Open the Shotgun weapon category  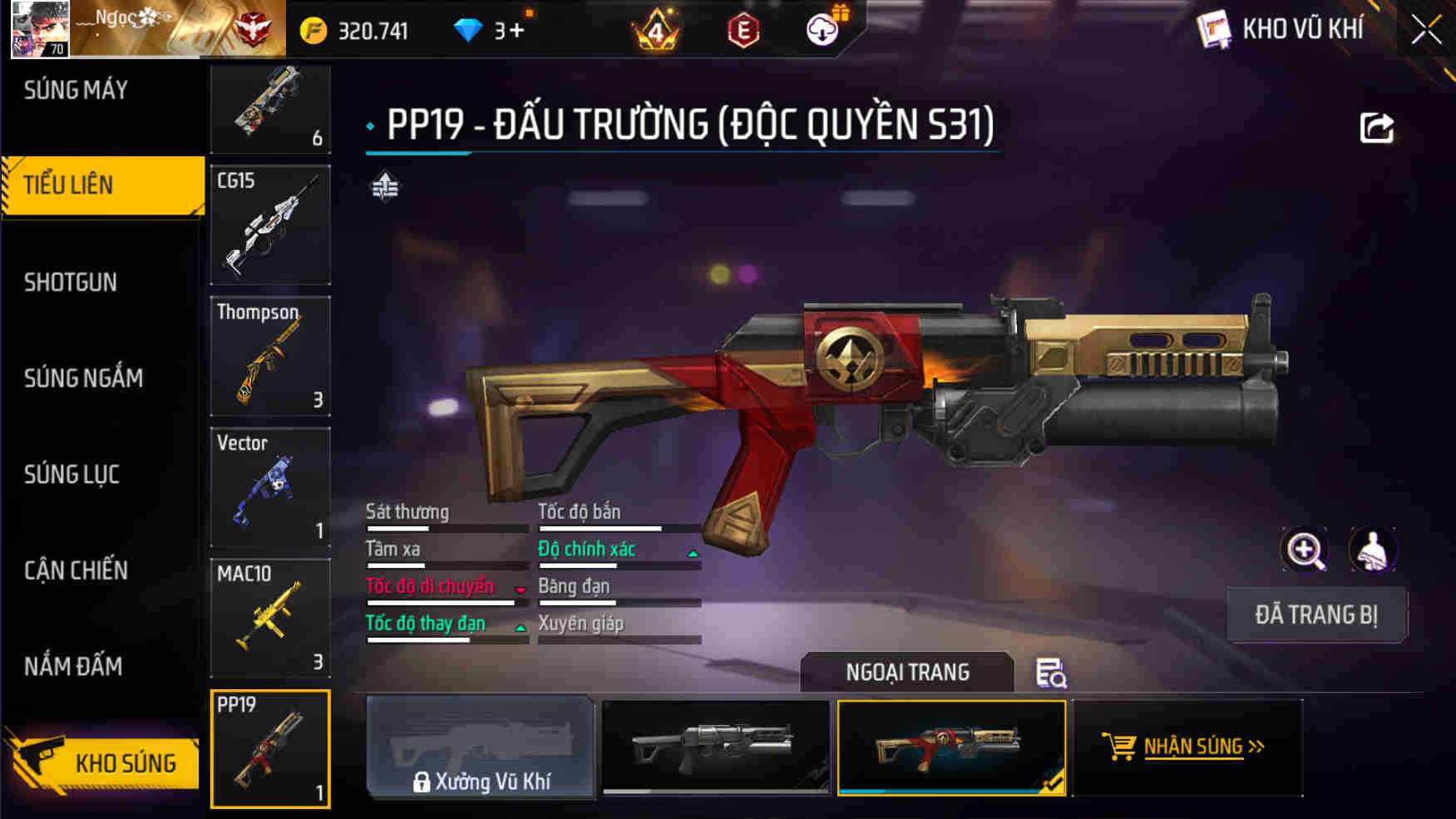(x=69, y=283)
